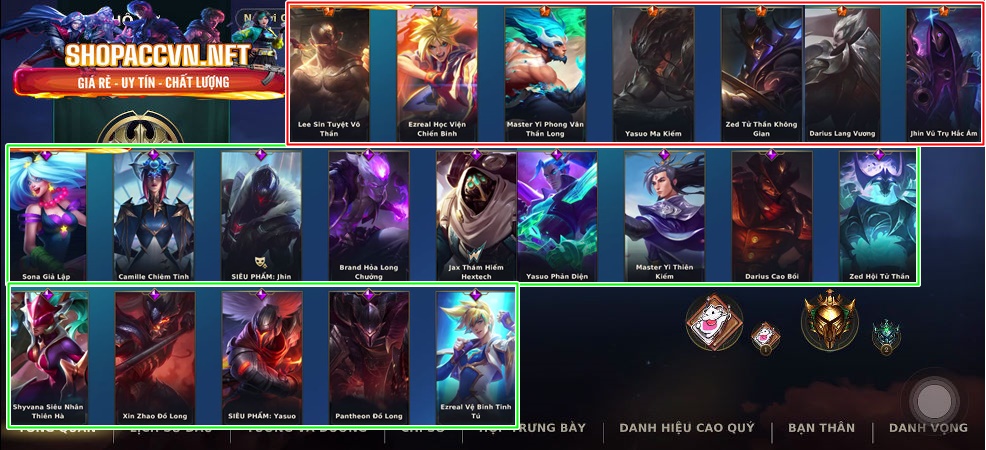
Task: Choose the Yasuo Phản Diện skin card
Action: tap(557, 214)
